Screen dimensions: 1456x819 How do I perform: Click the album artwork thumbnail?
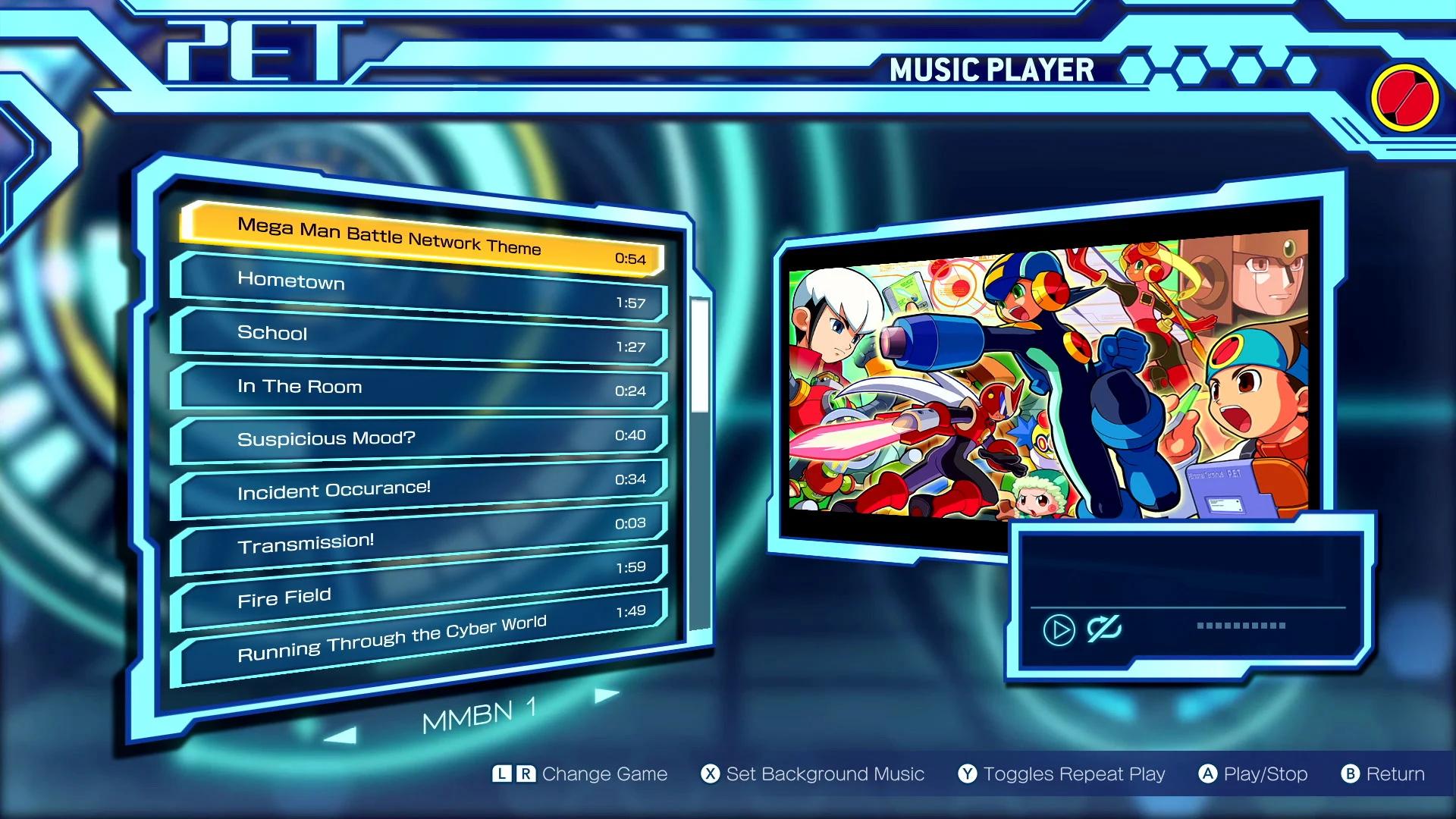coord(1048,375)
